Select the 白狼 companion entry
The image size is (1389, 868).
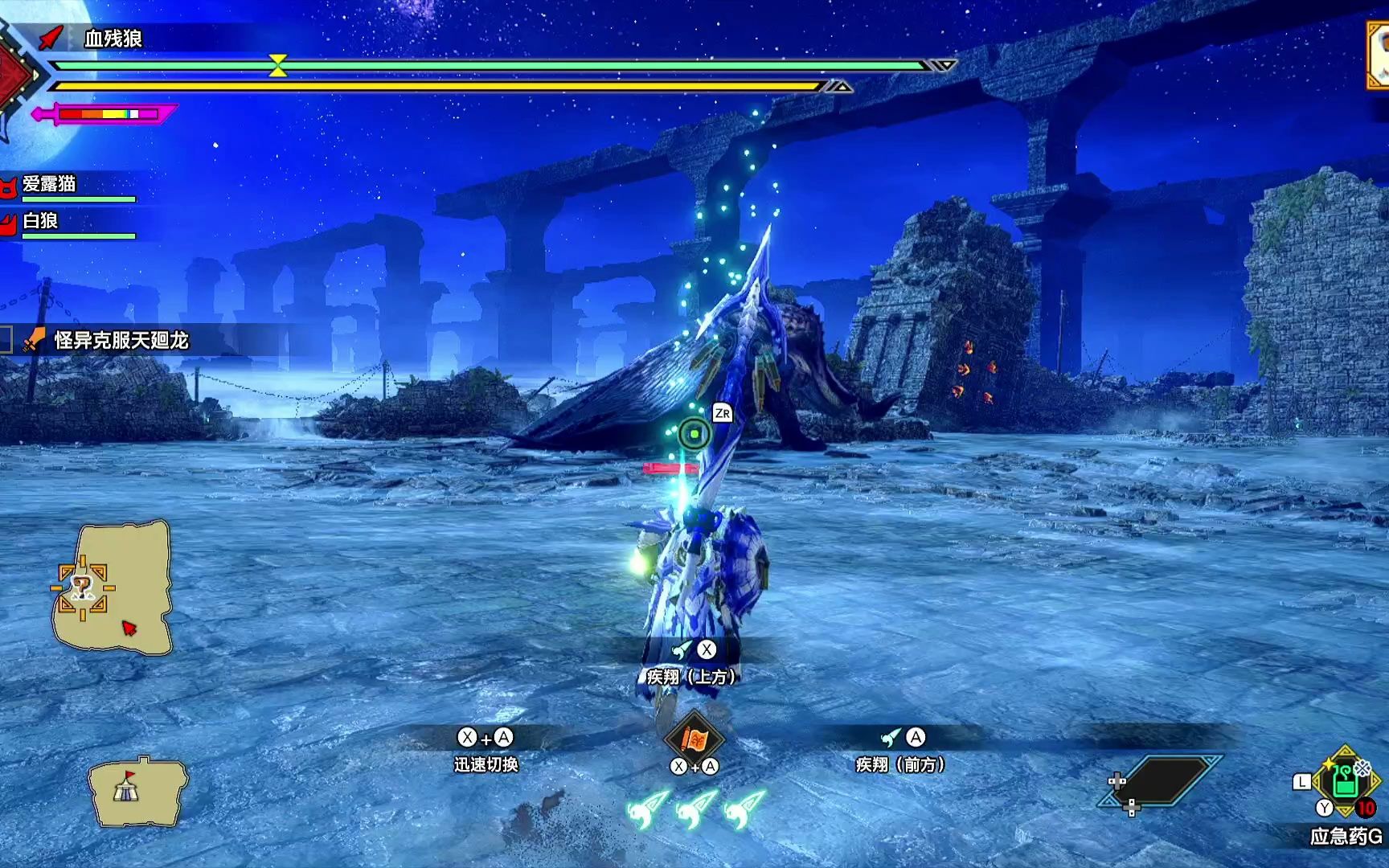click(x=40, y=221)
